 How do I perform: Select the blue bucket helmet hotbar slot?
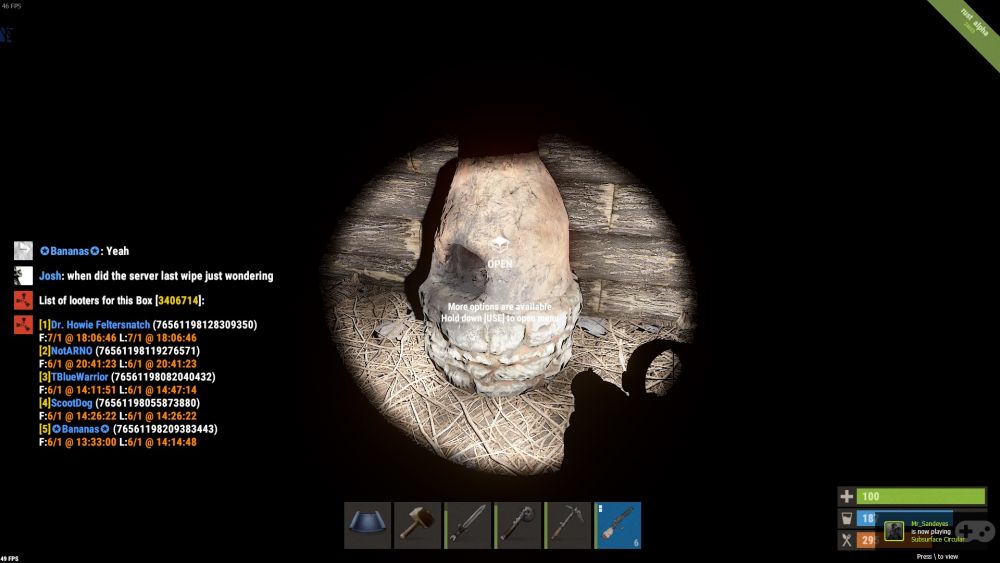367,525
